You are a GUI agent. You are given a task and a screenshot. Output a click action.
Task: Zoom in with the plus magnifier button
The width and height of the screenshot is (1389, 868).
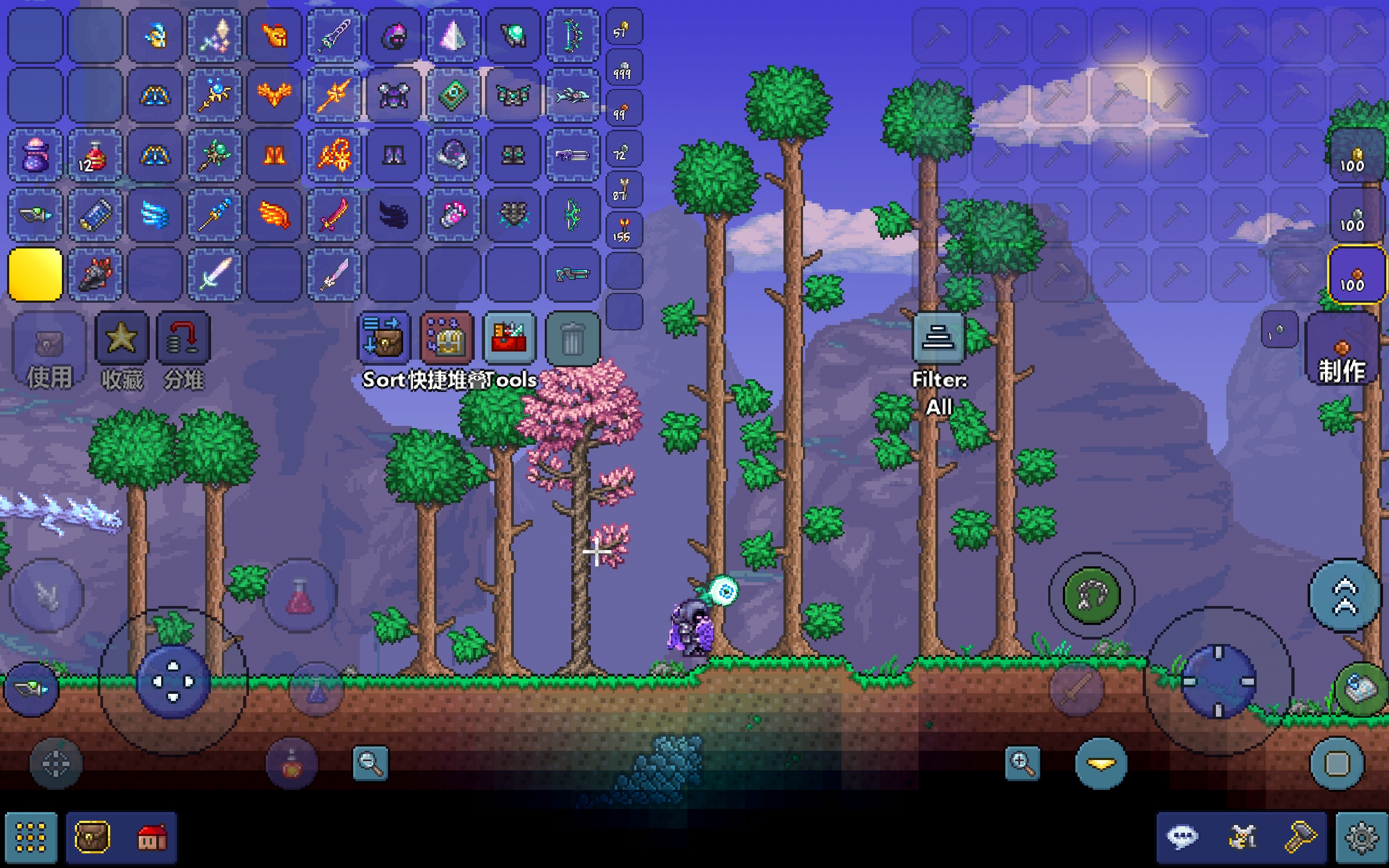(x=1022, y=763)
